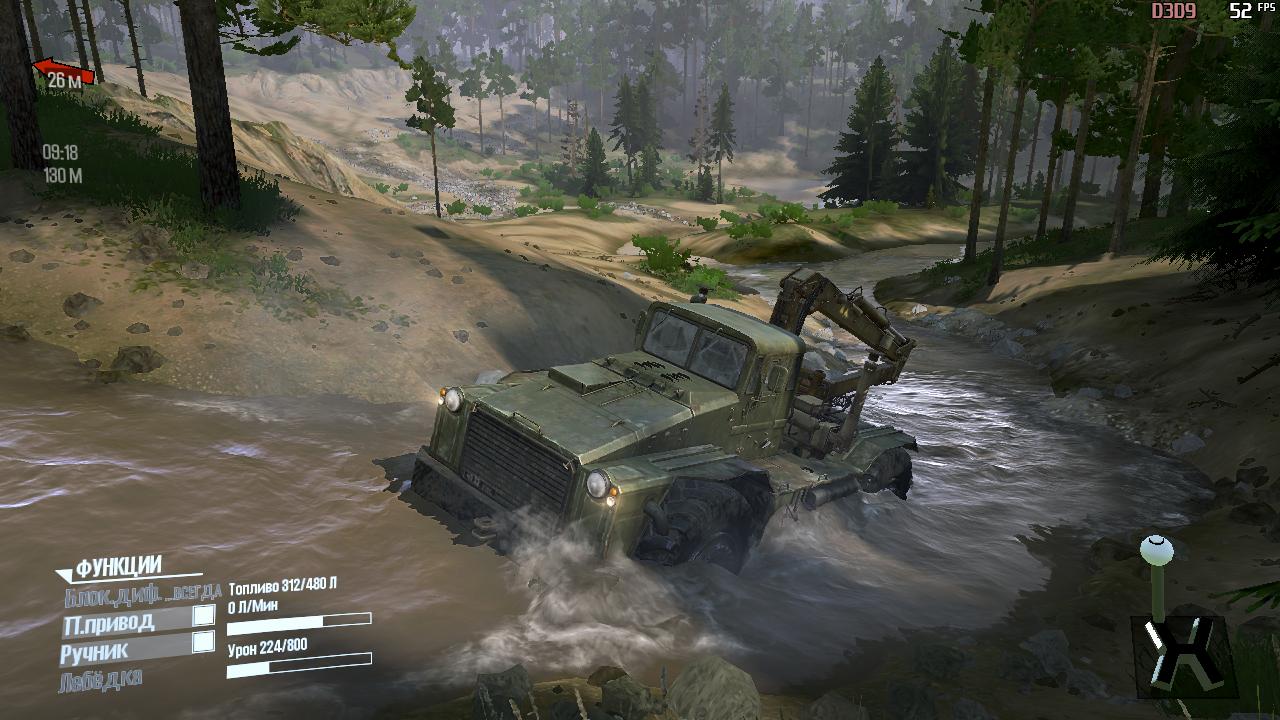Toggle the П.привод (all-wheel drive) checkbox
1280x720 pixels.
(x=204, y=616)
